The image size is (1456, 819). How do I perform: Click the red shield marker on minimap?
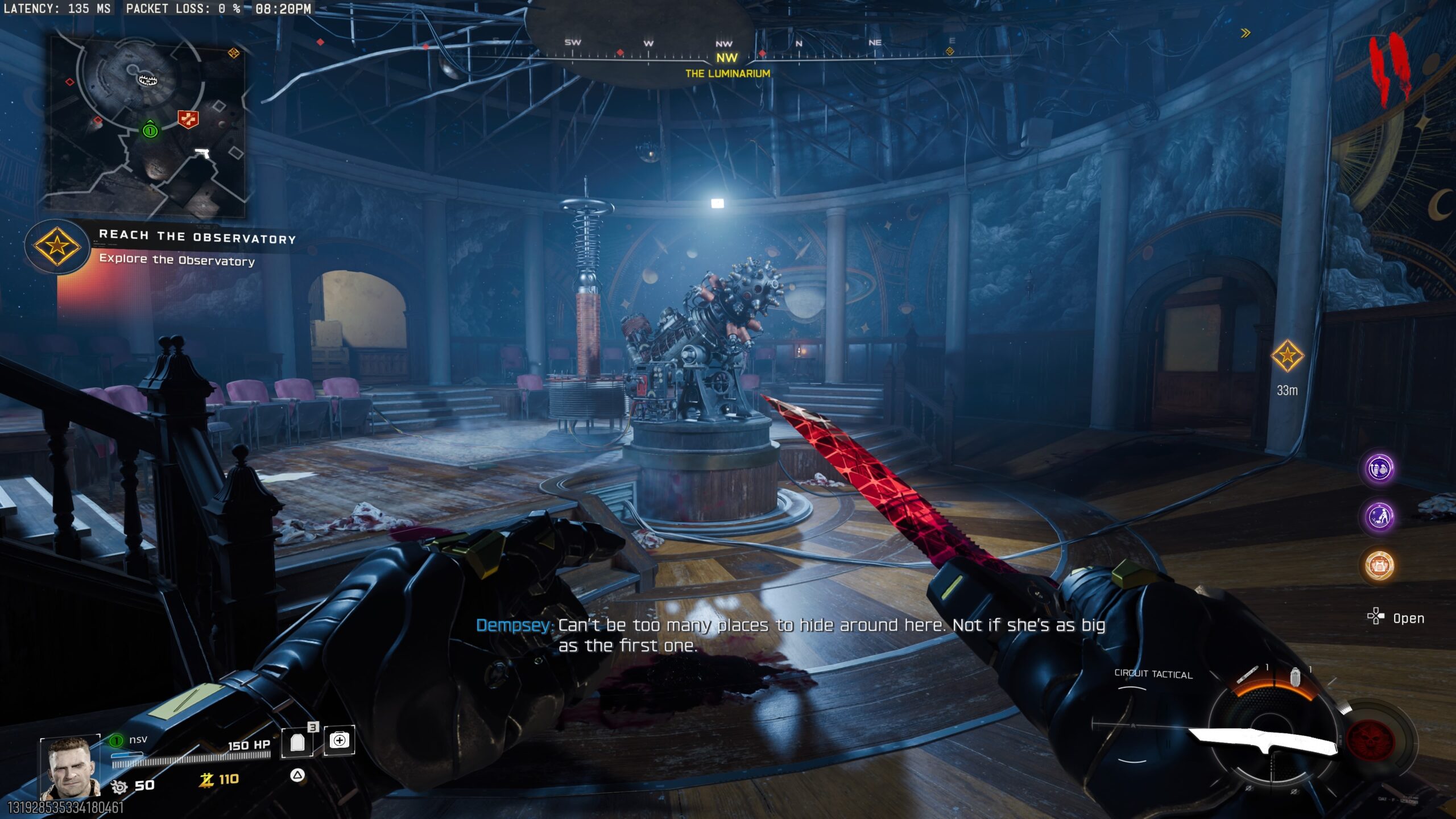(x=188, y=118)
